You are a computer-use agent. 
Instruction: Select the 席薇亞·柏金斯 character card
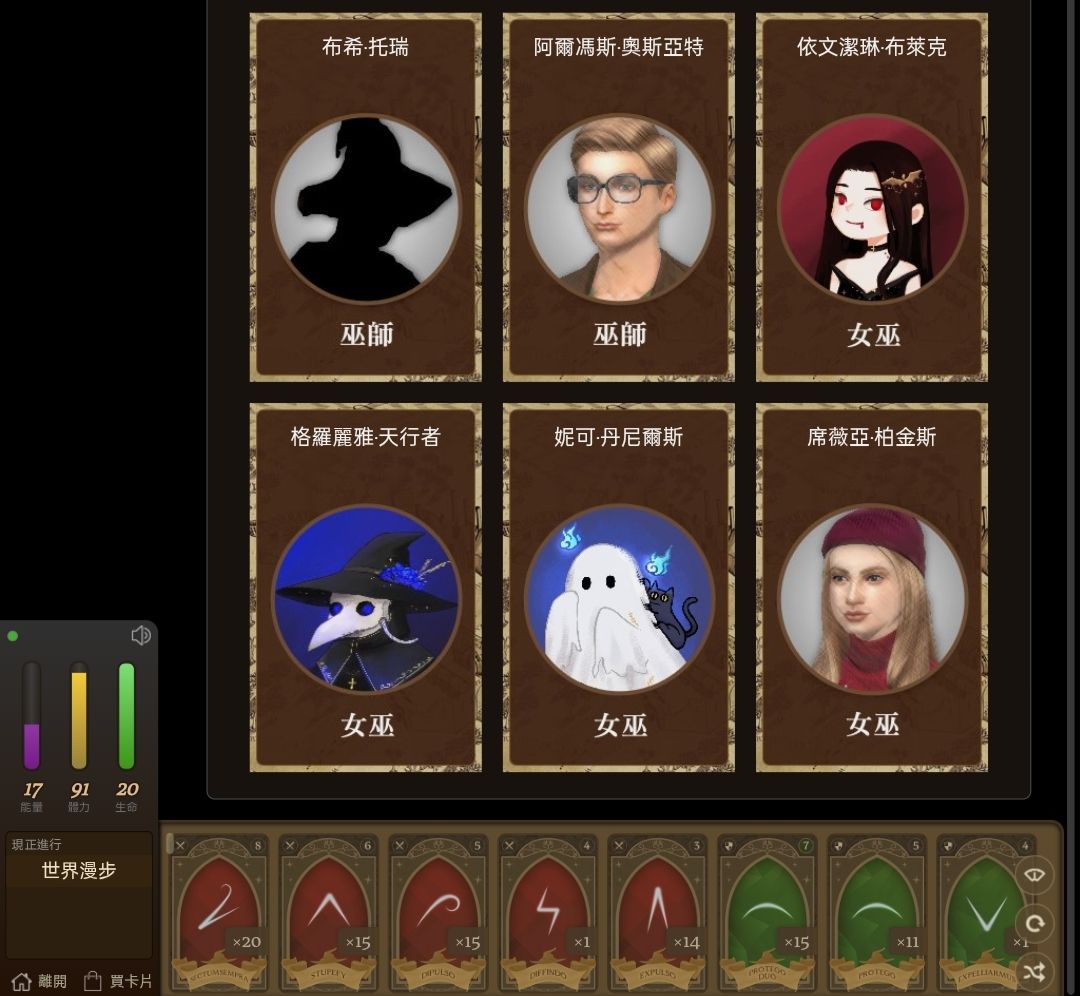pos(871,587)
